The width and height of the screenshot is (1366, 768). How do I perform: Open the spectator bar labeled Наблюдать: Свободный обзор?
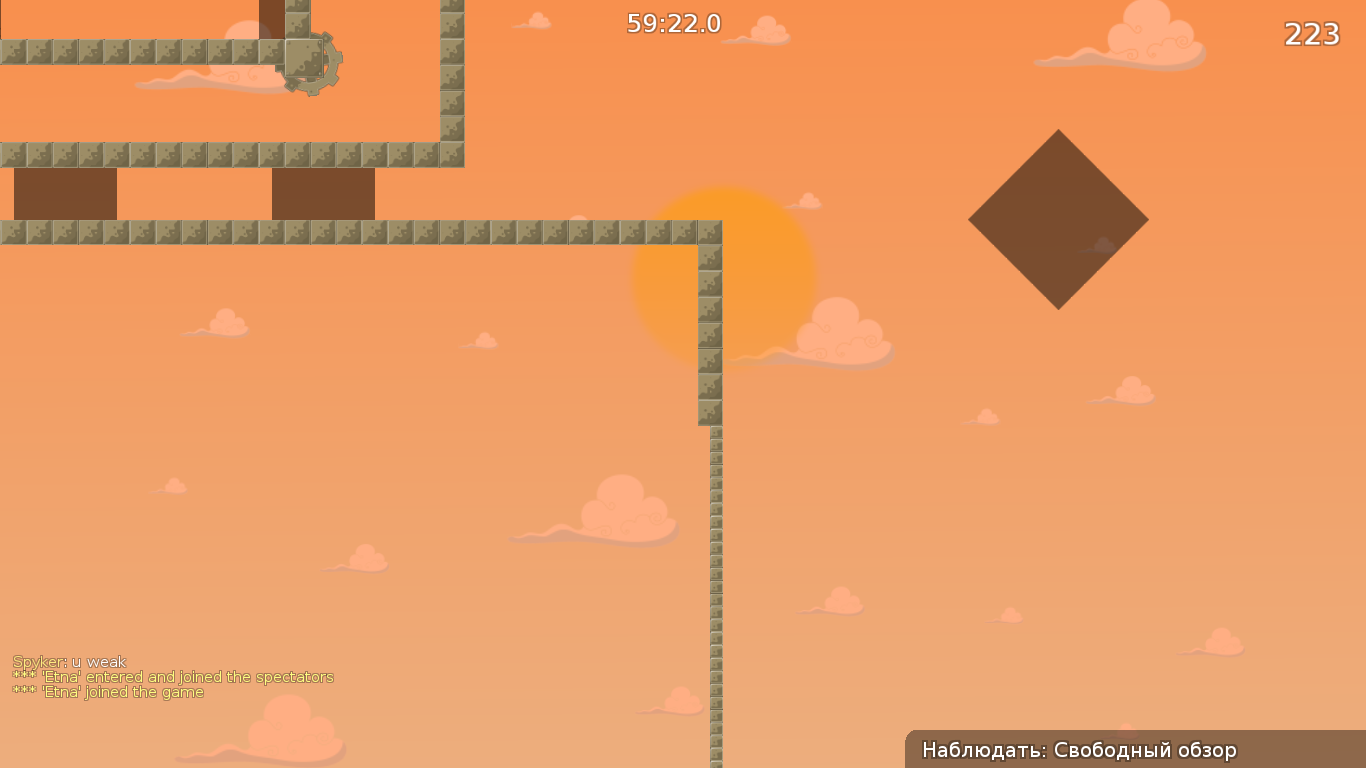1079,749
